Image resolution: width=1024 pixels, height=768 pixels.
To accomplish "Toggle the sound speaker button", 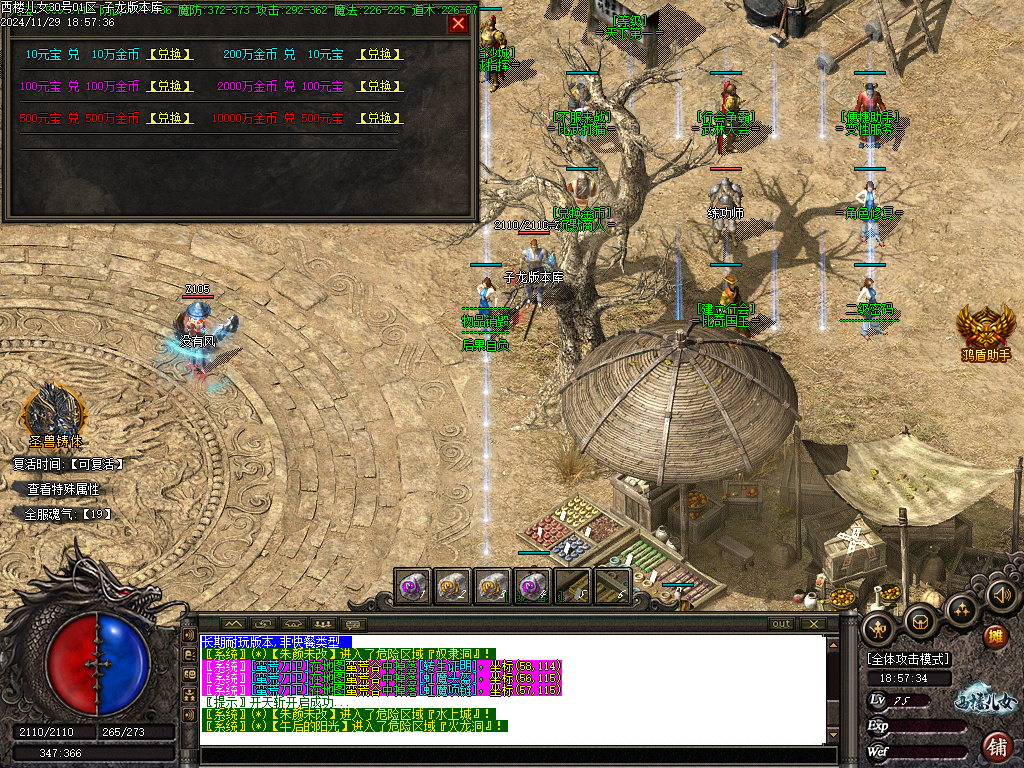I will (x=1001, y=596).
